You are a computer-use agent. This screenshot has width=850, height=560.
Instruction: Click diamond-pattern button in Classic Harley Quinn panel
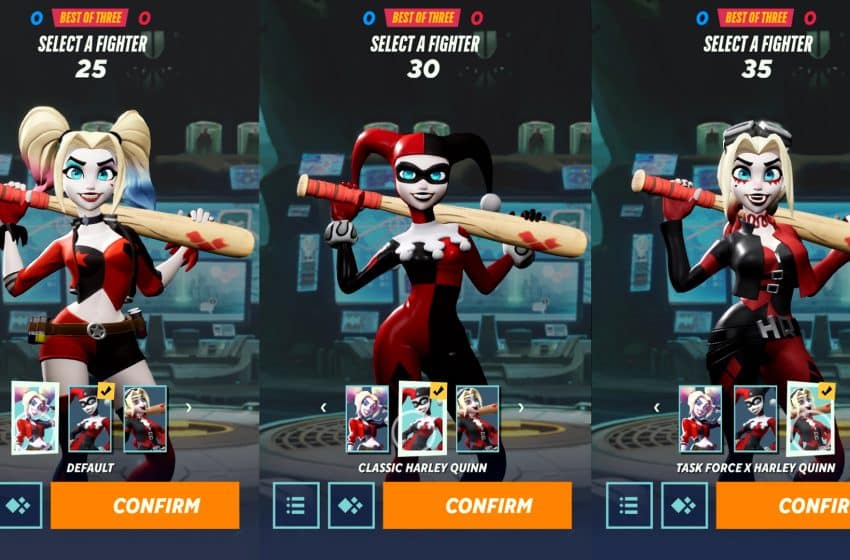click(x=352, y=505)
